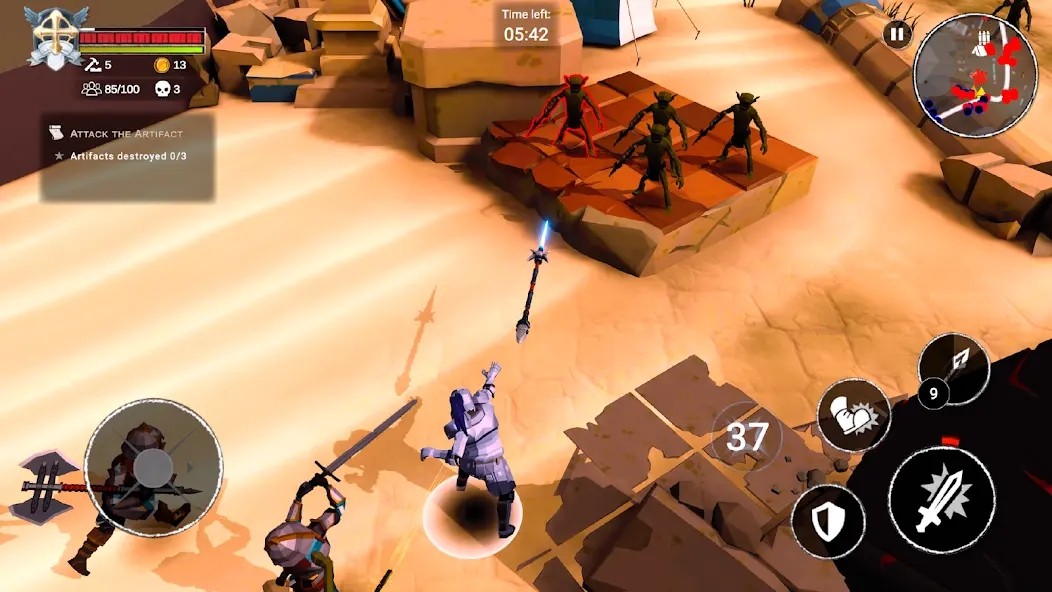Activate the gauntlet punch ability
Screen dimensions: 1052x592
pyautogui.click(x=853, y=415)
